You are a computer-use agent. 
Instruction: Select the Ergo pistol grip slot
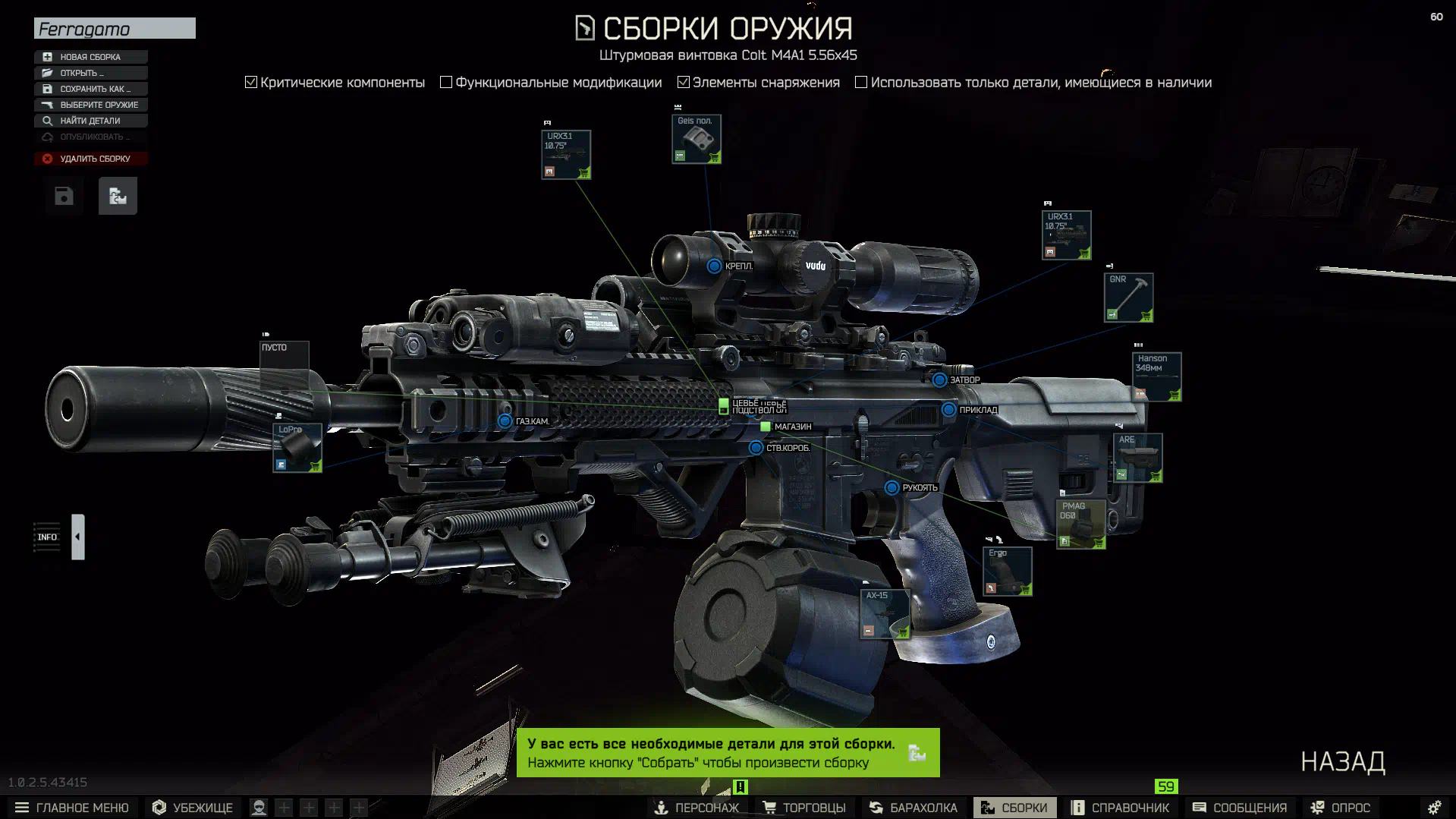pos(1007,571)
